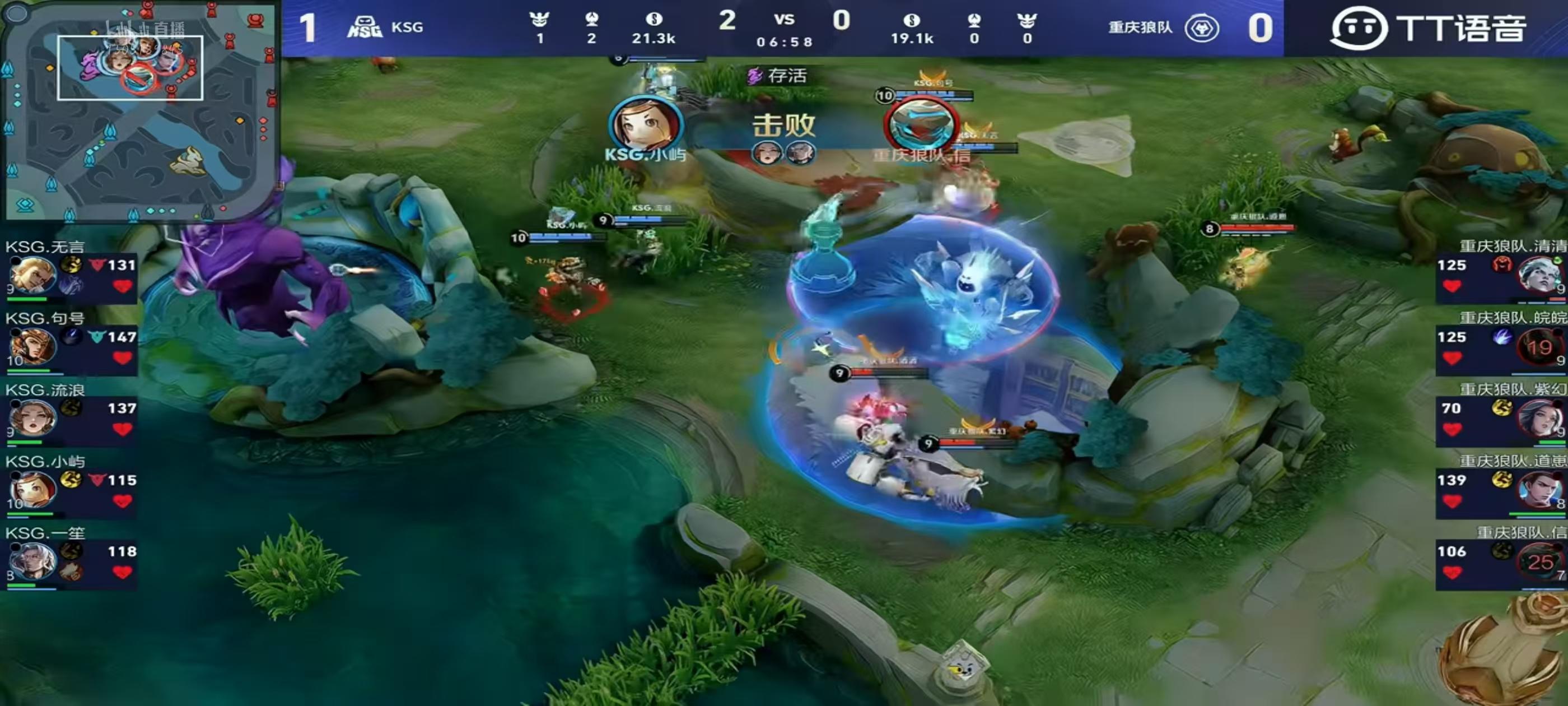
Task: Choose KSG.流浪's hero portrait
Action: [x=32, y=418]
